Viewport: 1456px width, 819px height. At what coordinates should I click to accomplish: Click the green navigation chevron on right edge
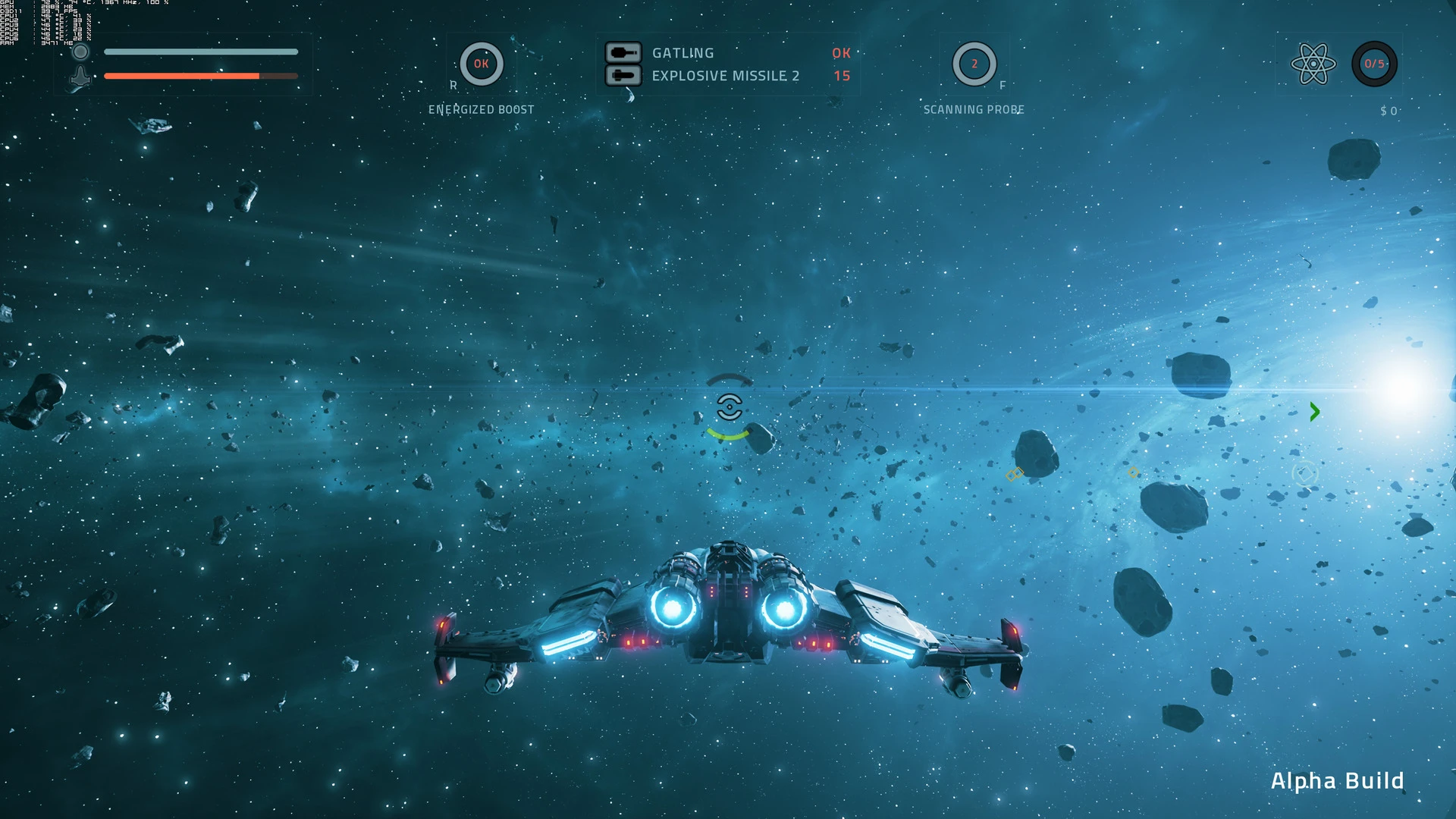[1314, 412]
